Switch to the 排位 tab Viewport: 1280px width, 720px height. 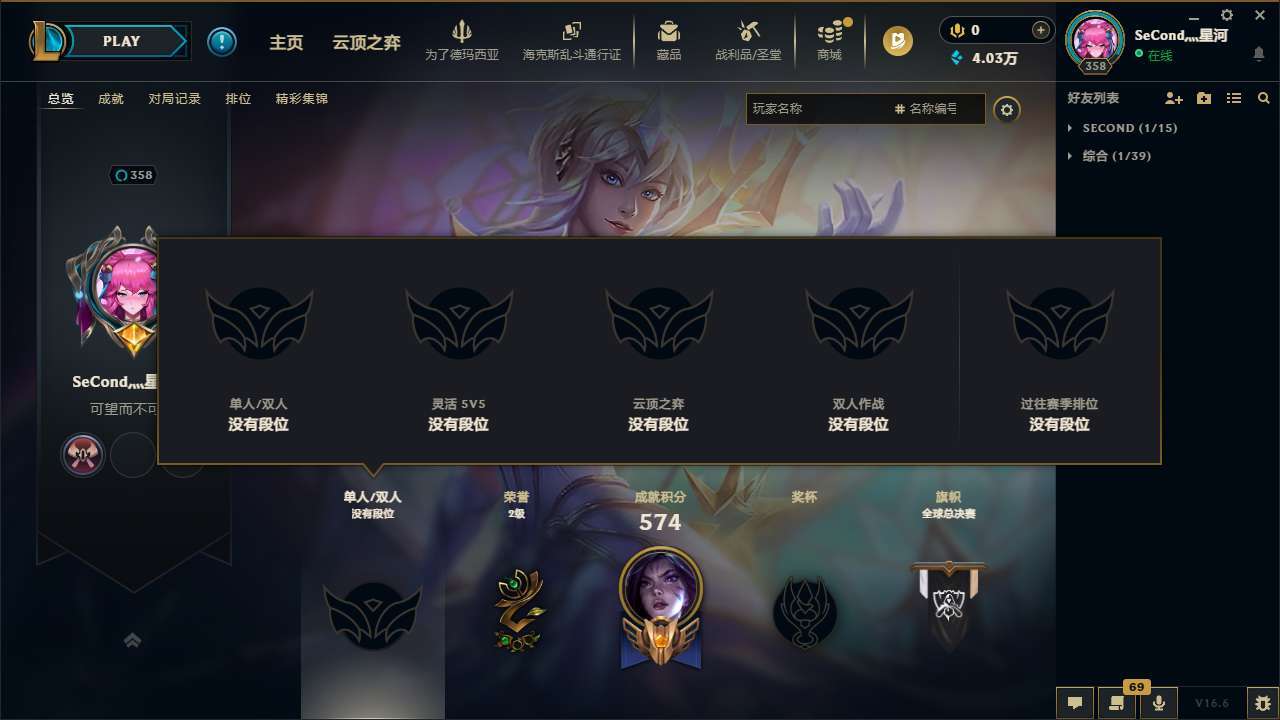(238, 98)
